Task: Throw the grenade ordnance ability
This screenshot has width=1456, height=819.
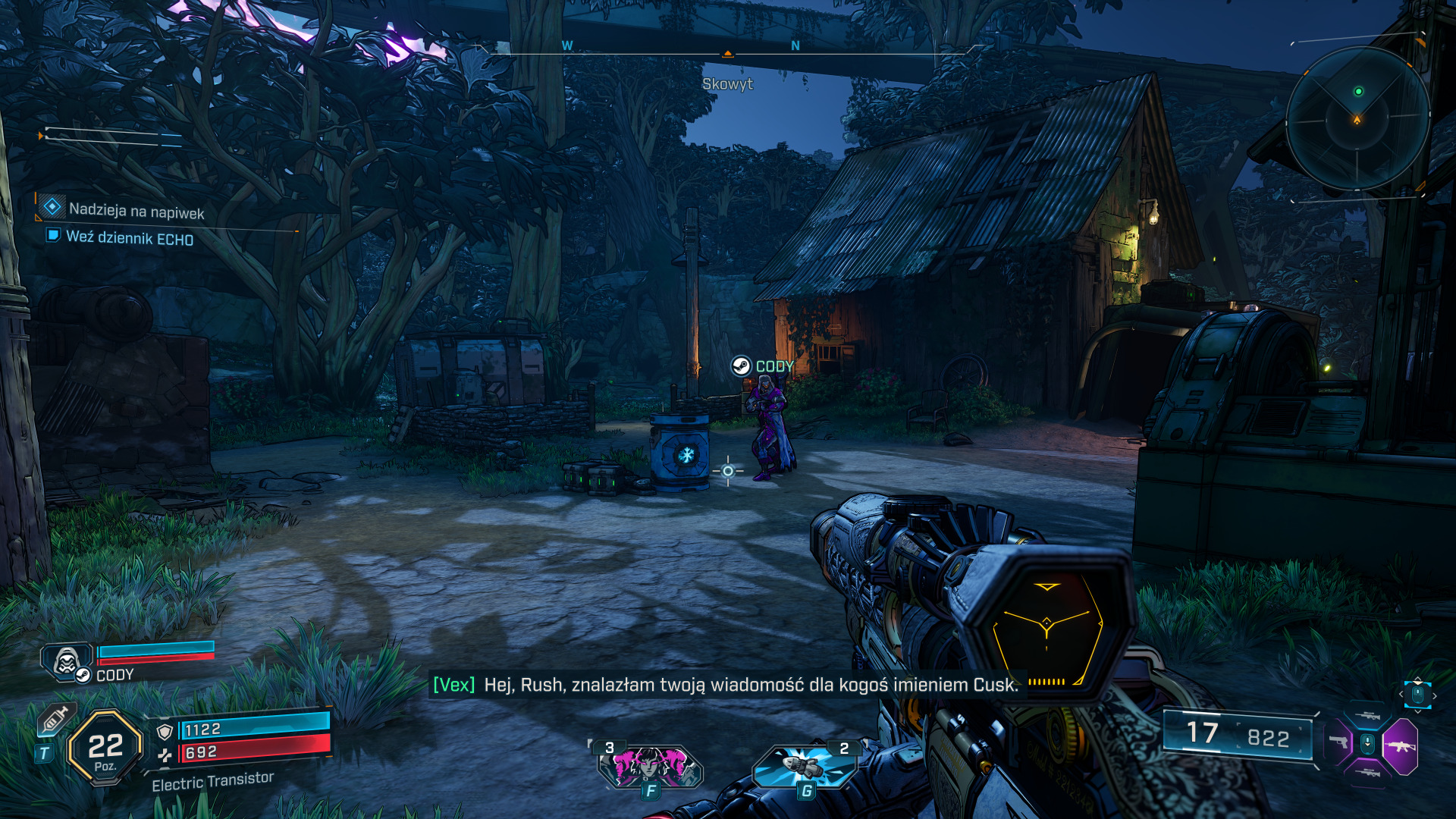Action: point(805,766)
